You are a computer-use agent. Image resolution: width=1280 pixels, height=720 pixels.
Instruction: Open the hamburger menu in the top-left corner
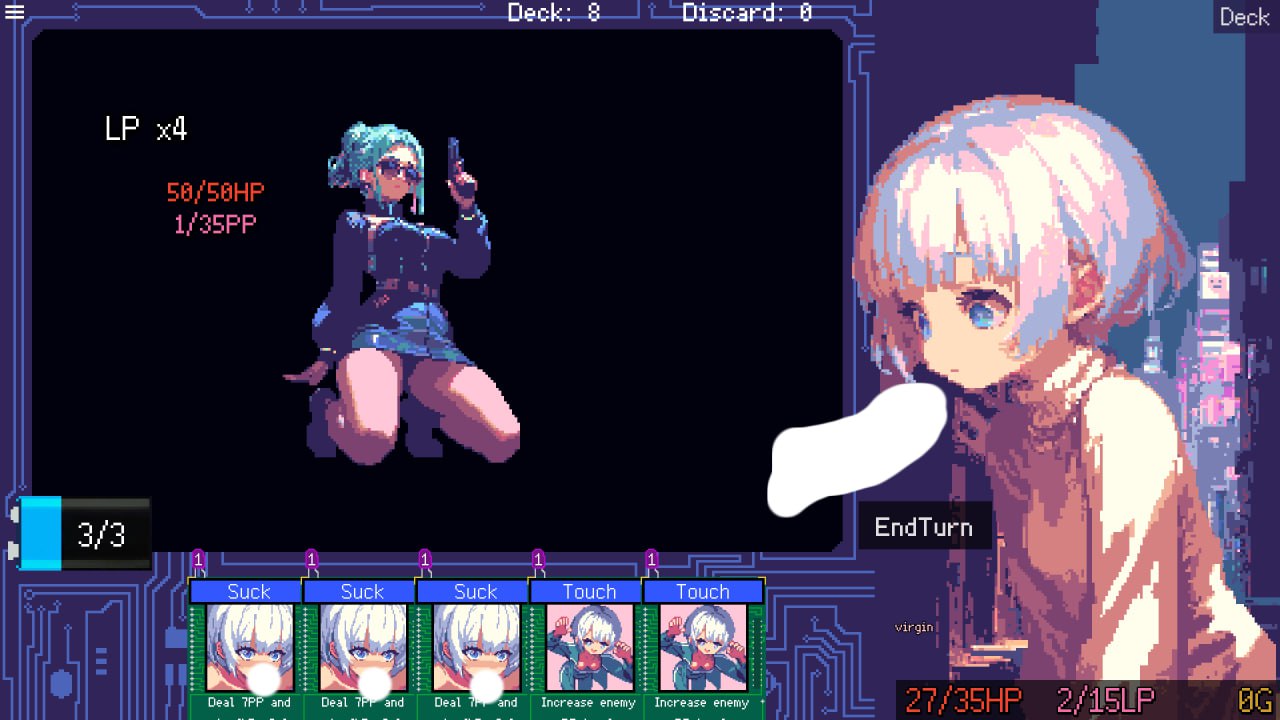(15, 13)
